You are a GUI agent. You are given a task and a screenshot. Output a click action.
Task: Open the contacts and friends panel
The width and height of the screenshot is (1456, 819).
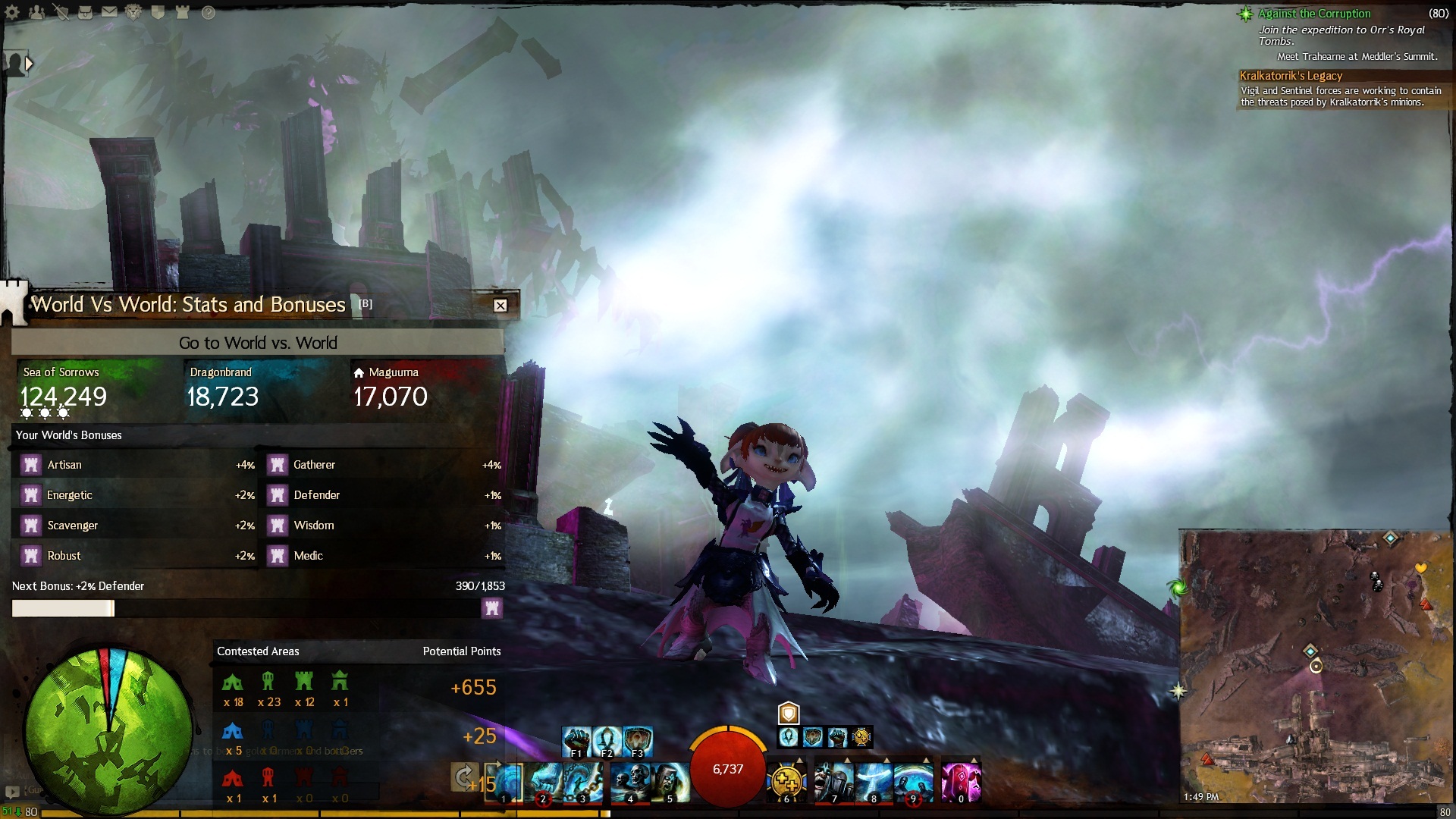point(36,12)
